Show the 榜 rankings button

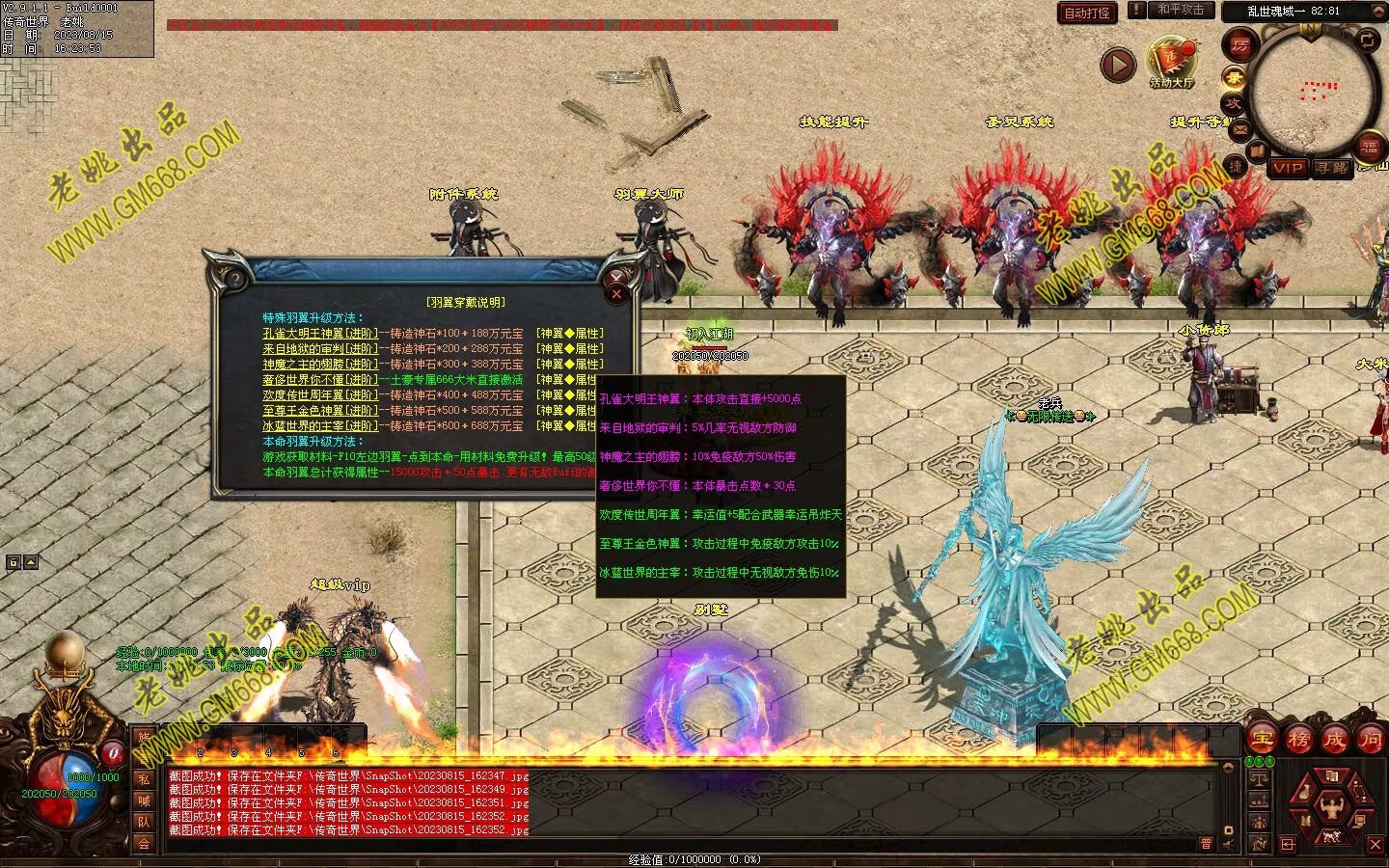click(1297, 740)
